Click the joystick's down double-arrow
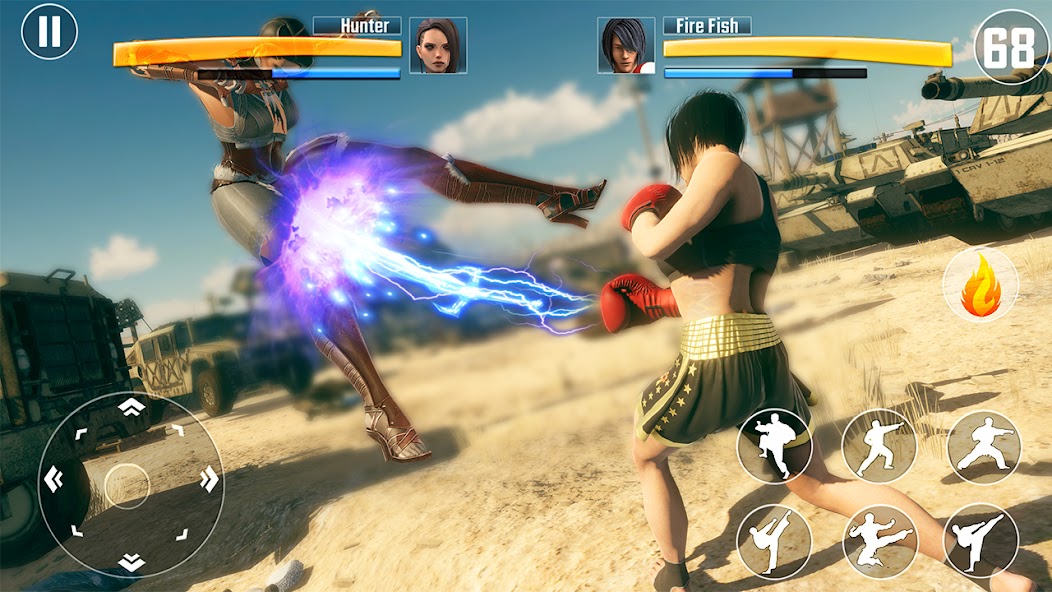The height and width of the screenshot is (592, 1052). click(131, 562)
